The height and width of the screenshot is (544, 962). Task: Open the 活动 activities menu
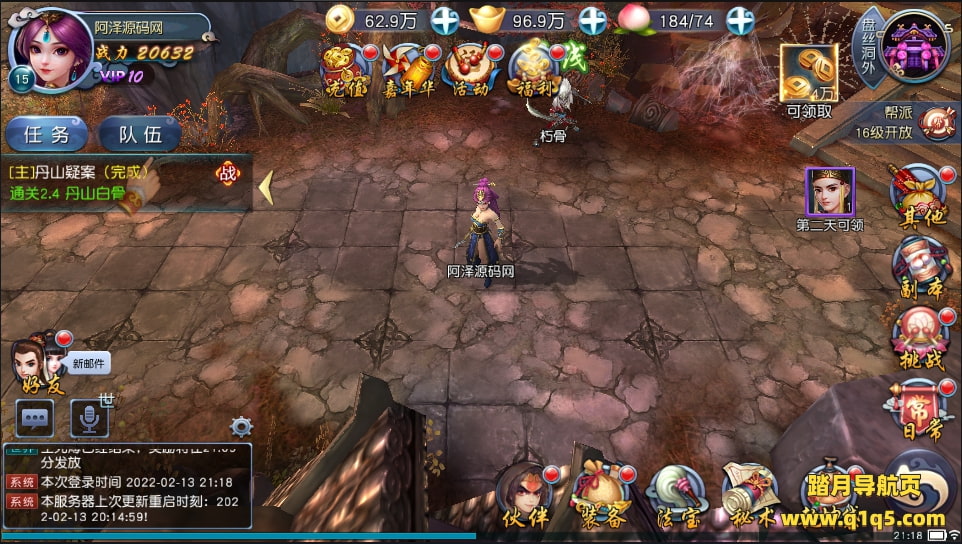[x=470, y=70]
